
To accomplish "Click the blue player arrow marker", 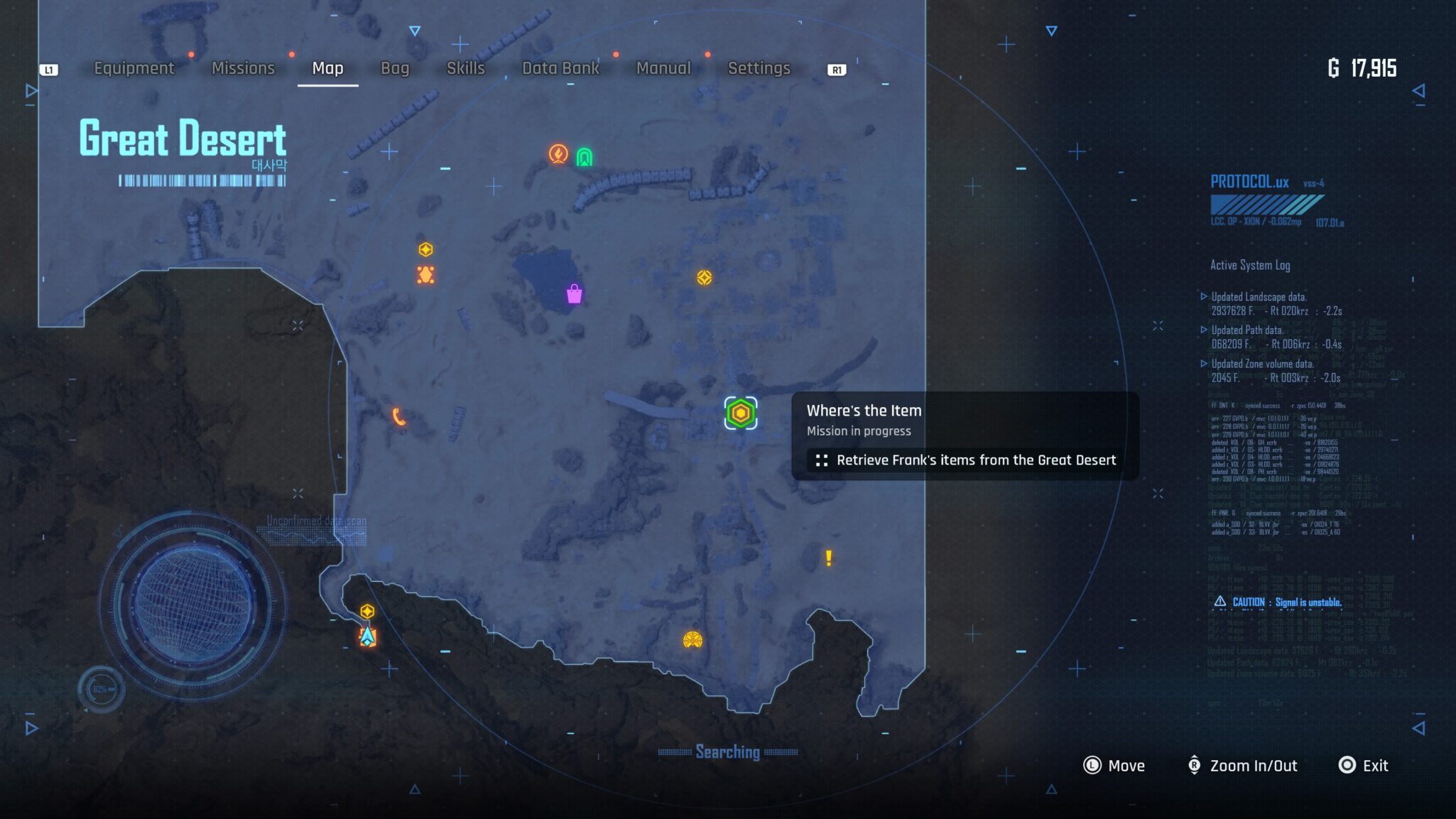I will pyautogui.click(x=367, y=636).
